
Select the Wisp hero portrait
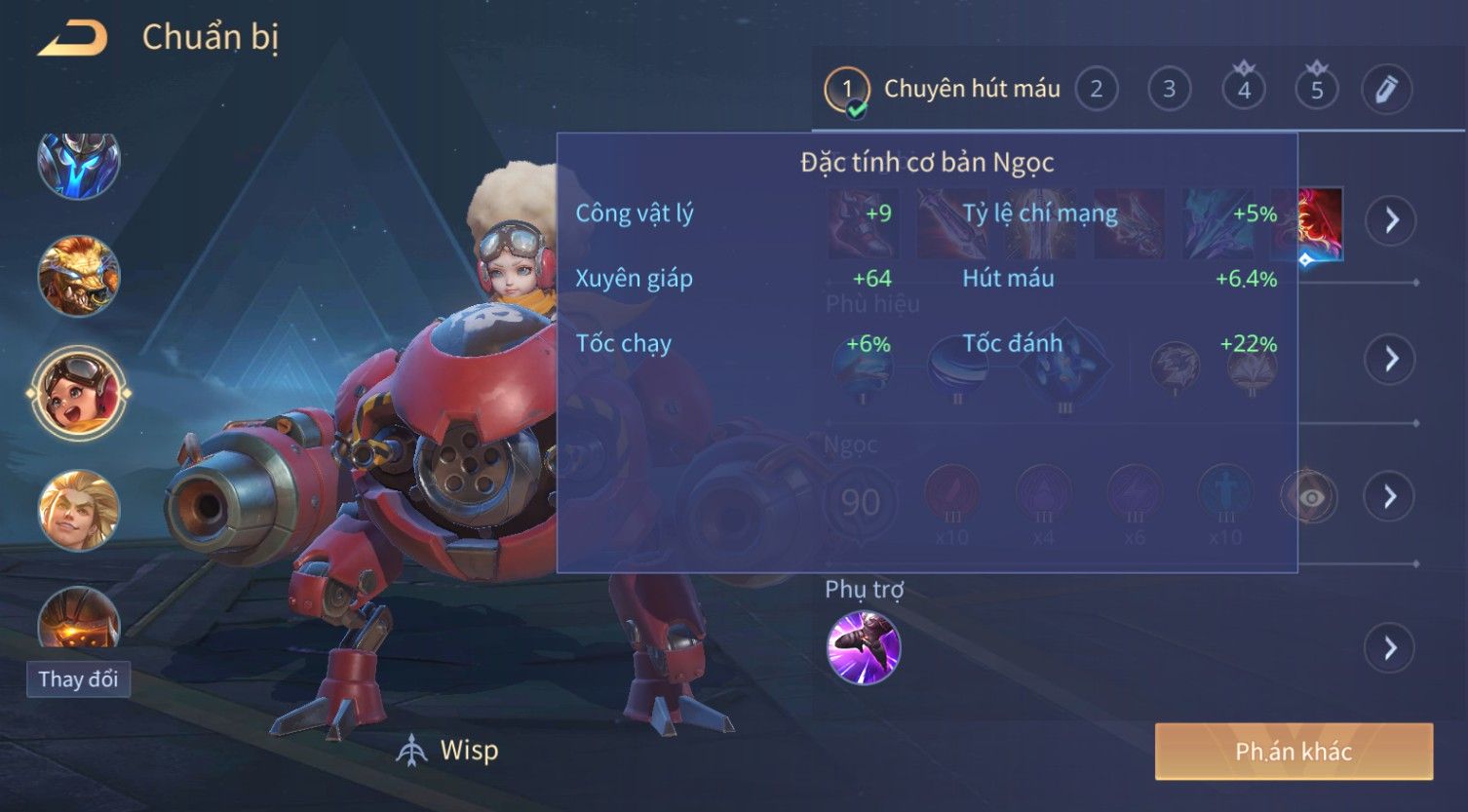pyautogui.click(x=78, y=393)
